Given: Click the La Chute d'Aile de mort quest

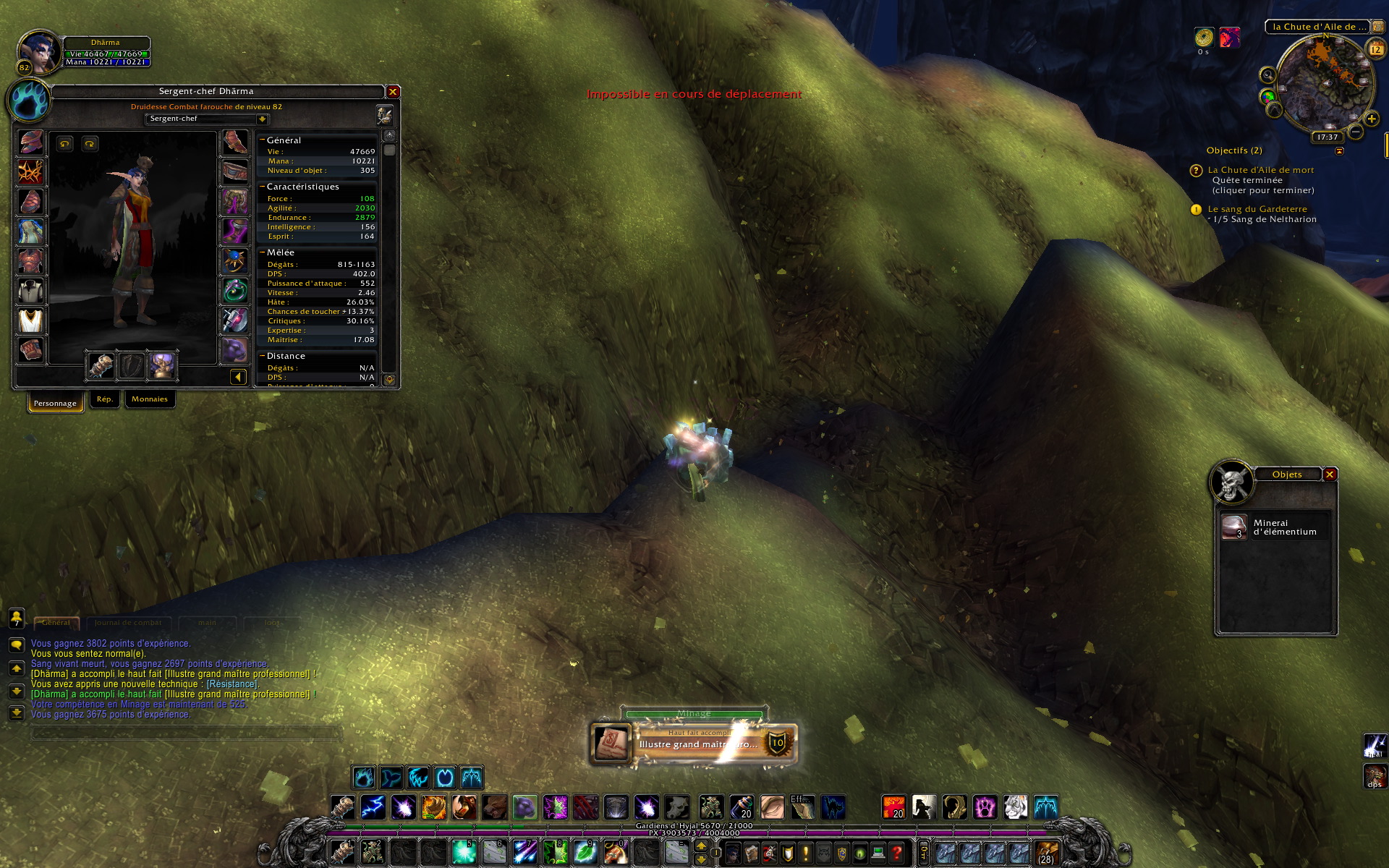Looking at the screenshot, I should coord(1260,170).
